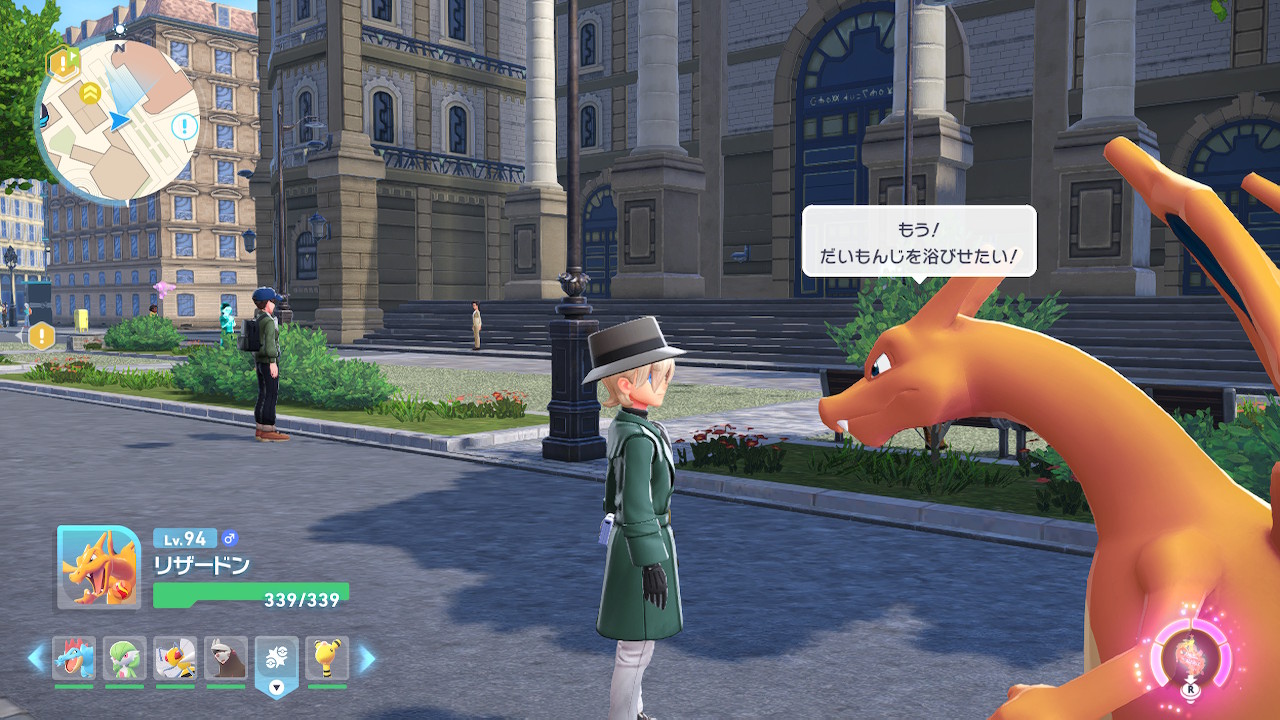
Task: Select the highlighted Poké Ball swap slot
Action: coord(277,658)
